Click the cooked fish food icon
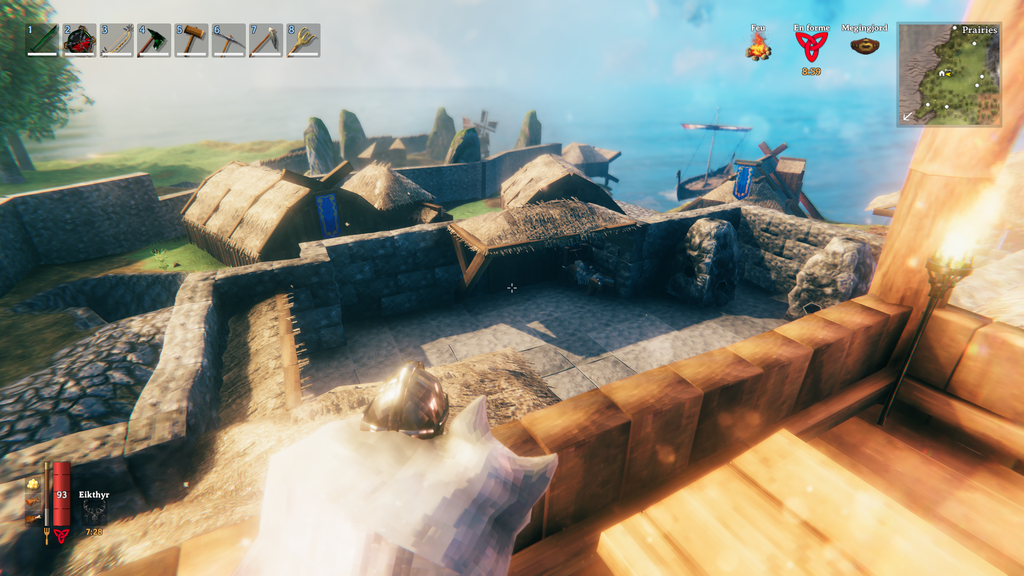1024x576 pixels. coord(33,502)
